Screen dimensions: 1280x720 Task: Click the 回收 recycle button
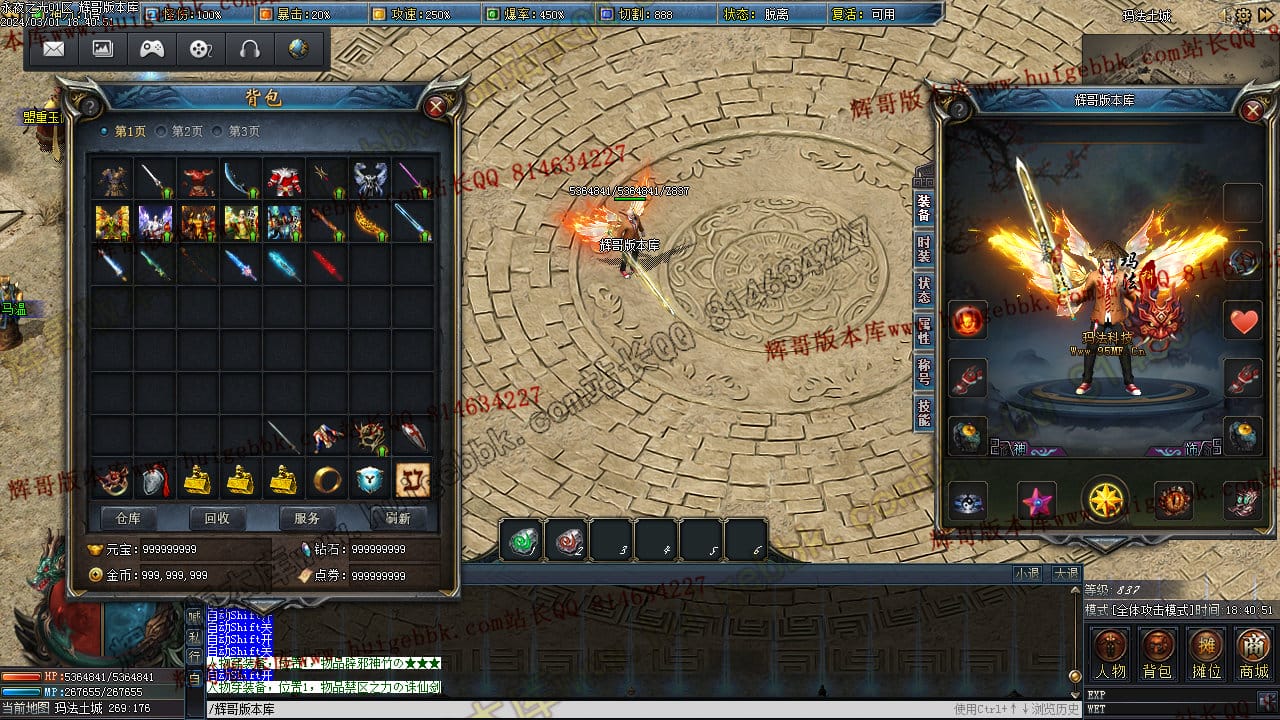coord(217,518)
